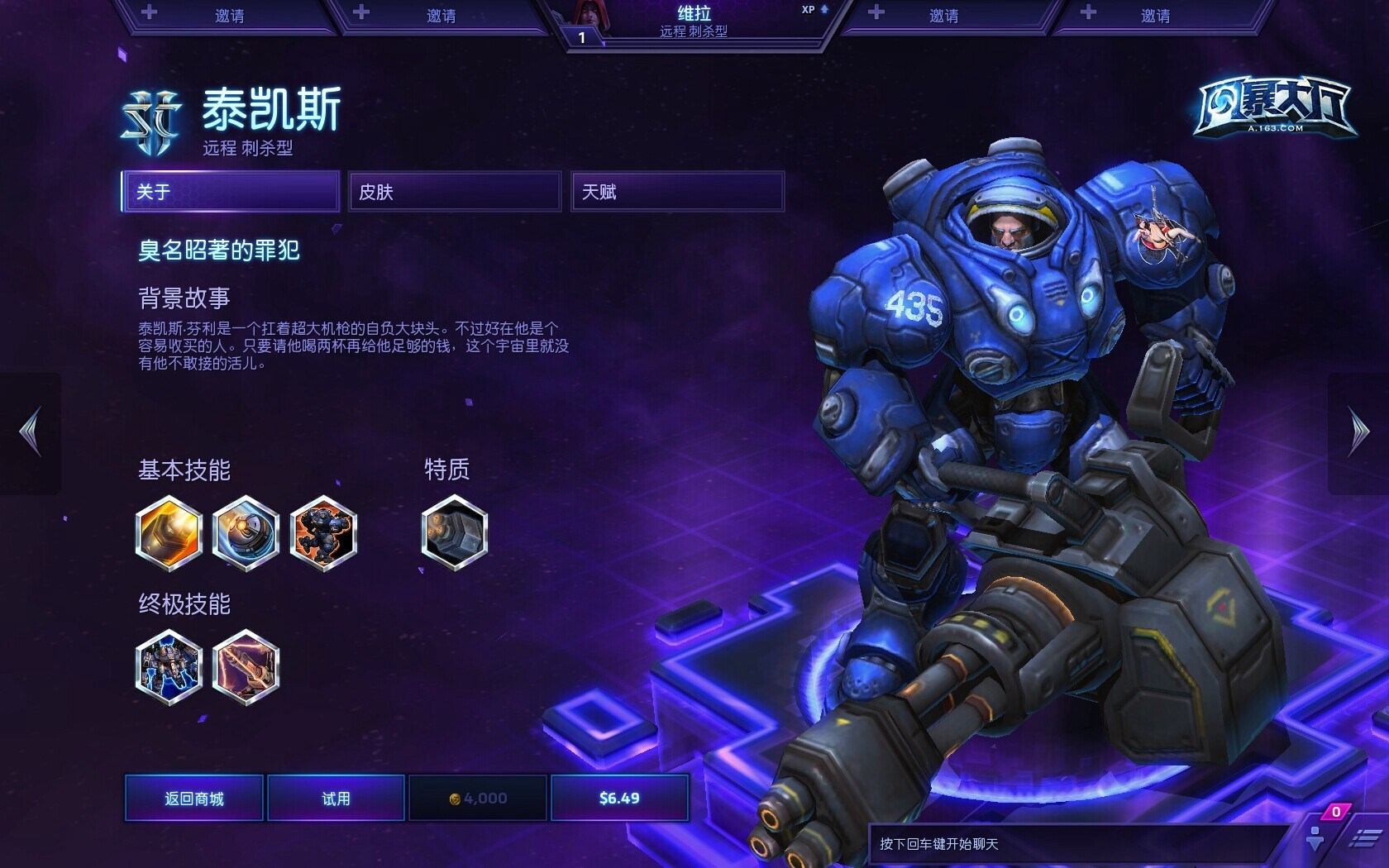Open the 皮肤 skins tab

tap(455, 192)
